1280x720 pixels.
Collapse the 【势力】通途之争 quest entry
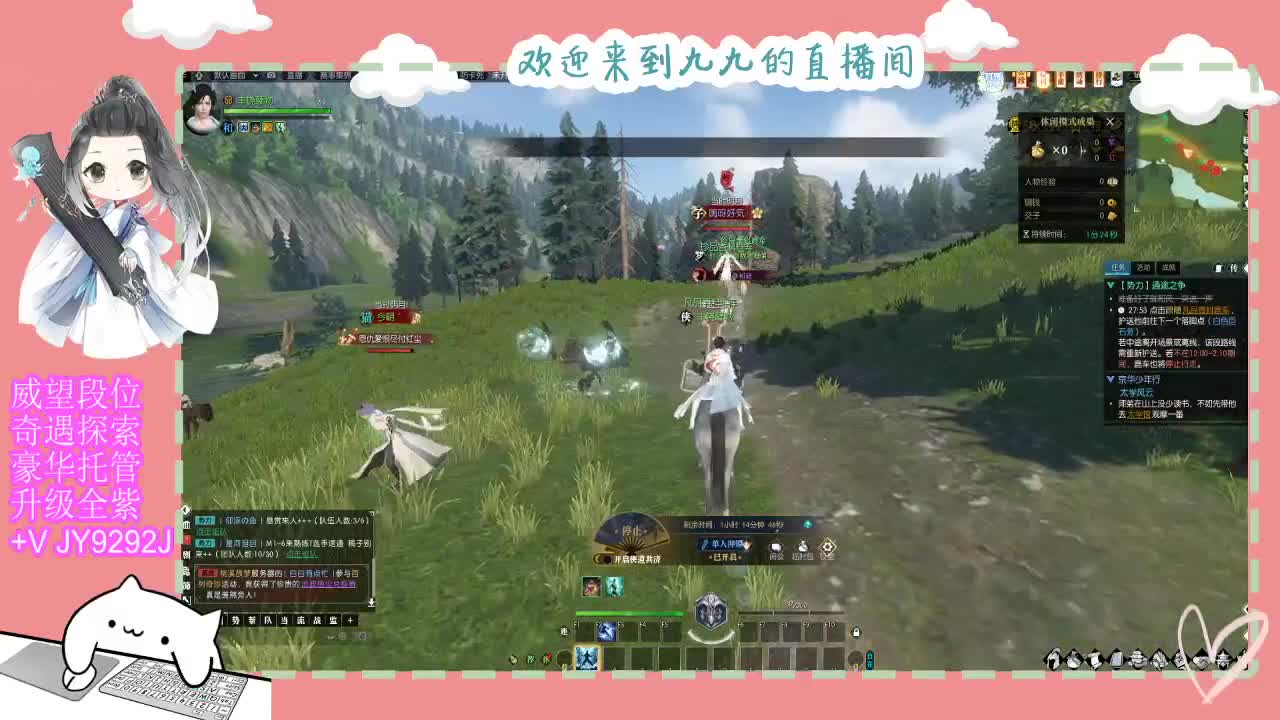tap(1110, 285)
